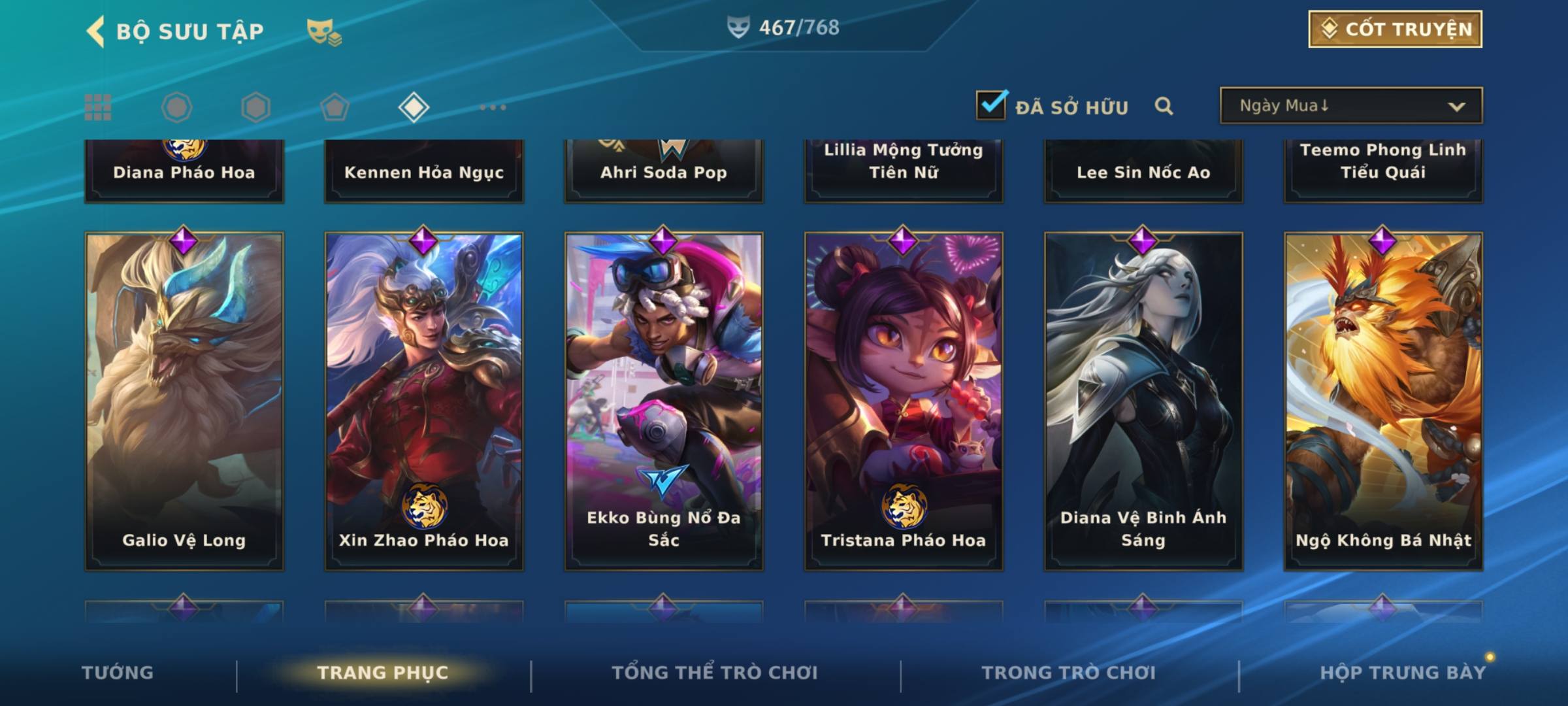This screenshot has height=706, width=1568.
Task: Choose the diamond rarity filter
Action: tap(414, 107)
